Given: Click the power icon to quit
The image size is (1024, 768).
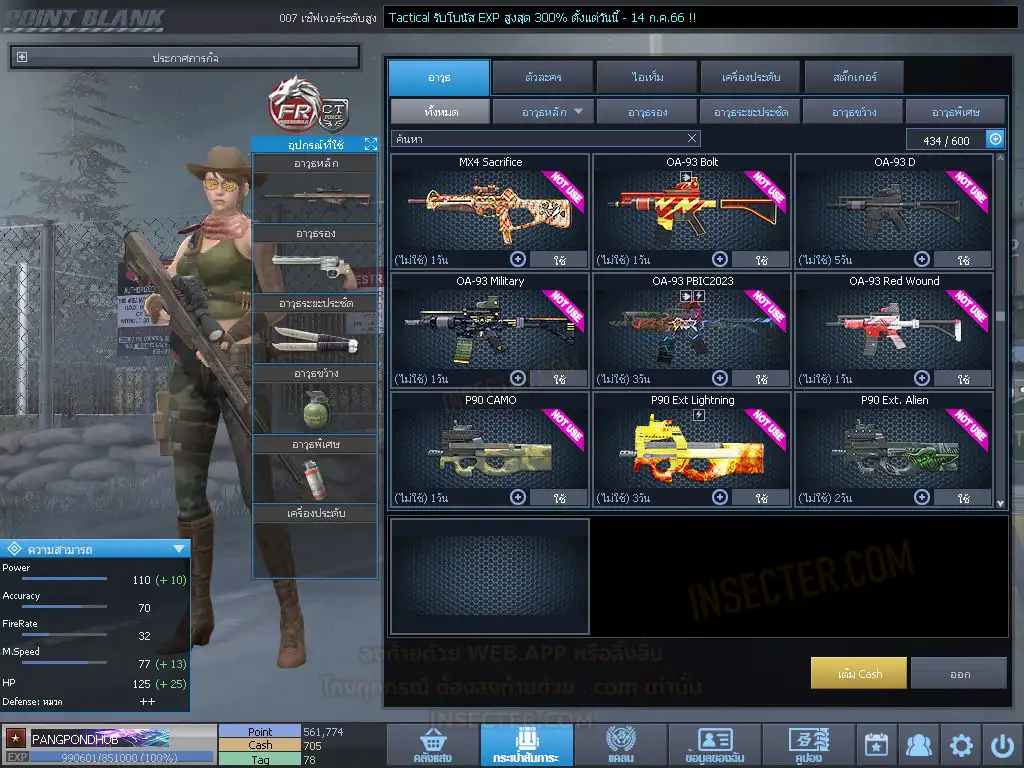Looking at the screenshot, I should (x=1003, y=745).
